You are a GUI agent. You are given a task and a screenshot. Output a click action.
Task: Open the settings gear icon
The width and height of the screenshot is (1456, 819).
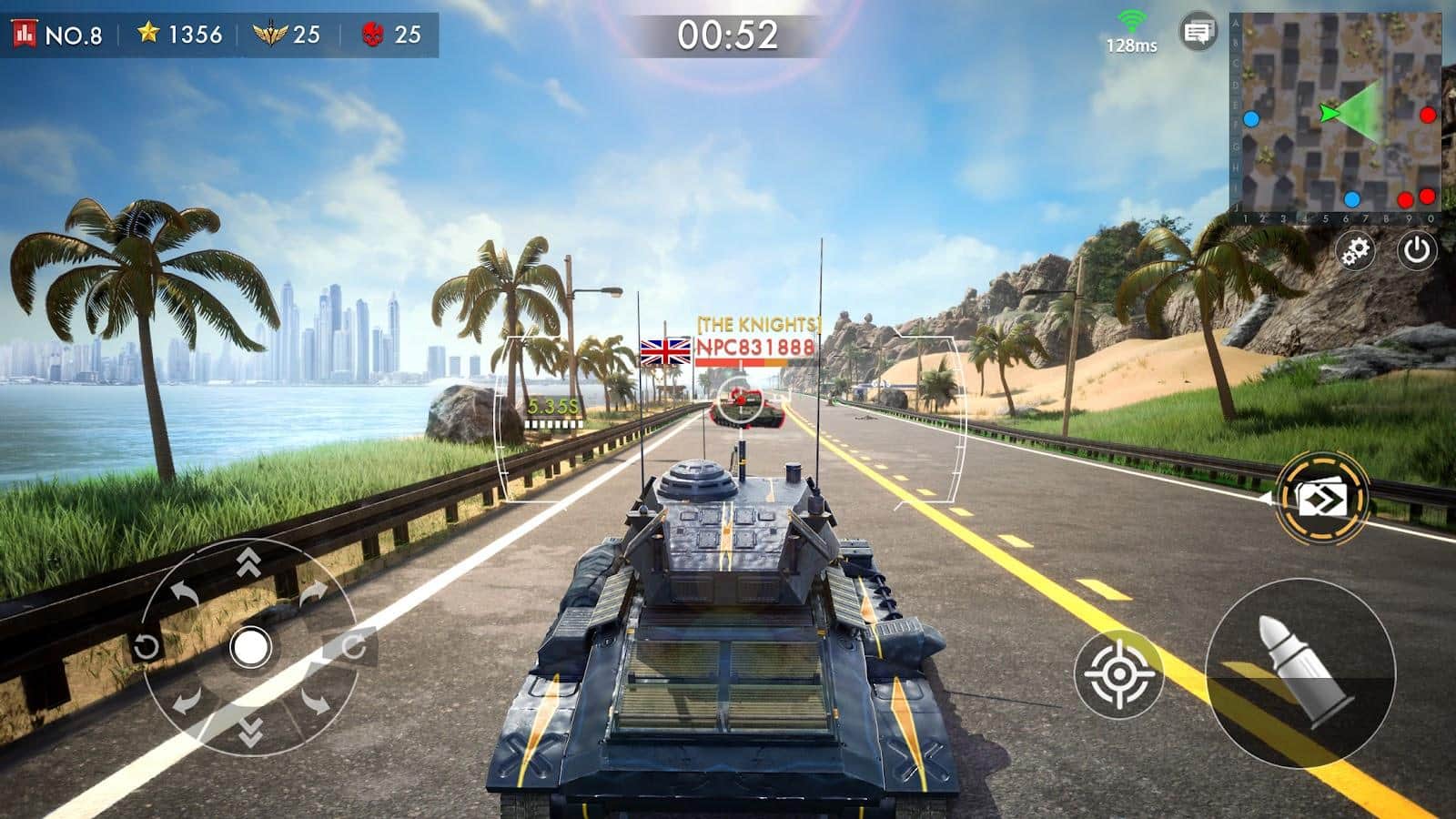[x=1355, y=249]
